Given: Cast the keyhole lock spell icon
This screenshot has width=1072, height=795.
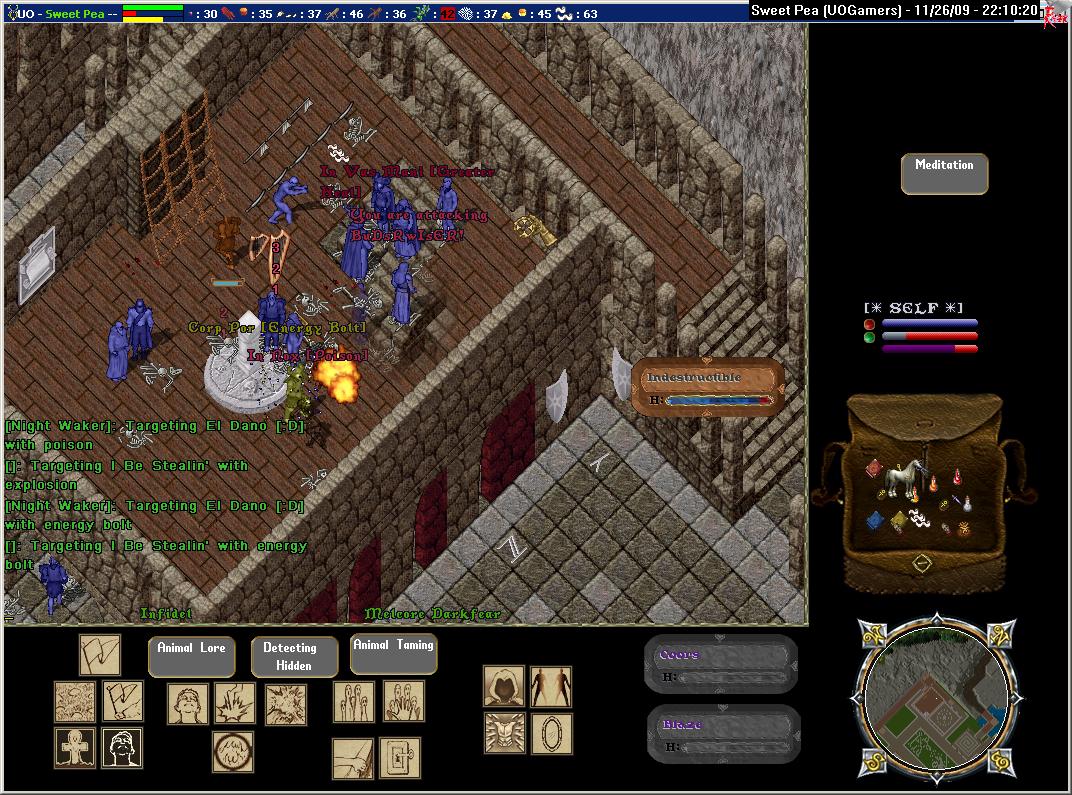Looking at the screenshot, I should click(x=400, y=758).
